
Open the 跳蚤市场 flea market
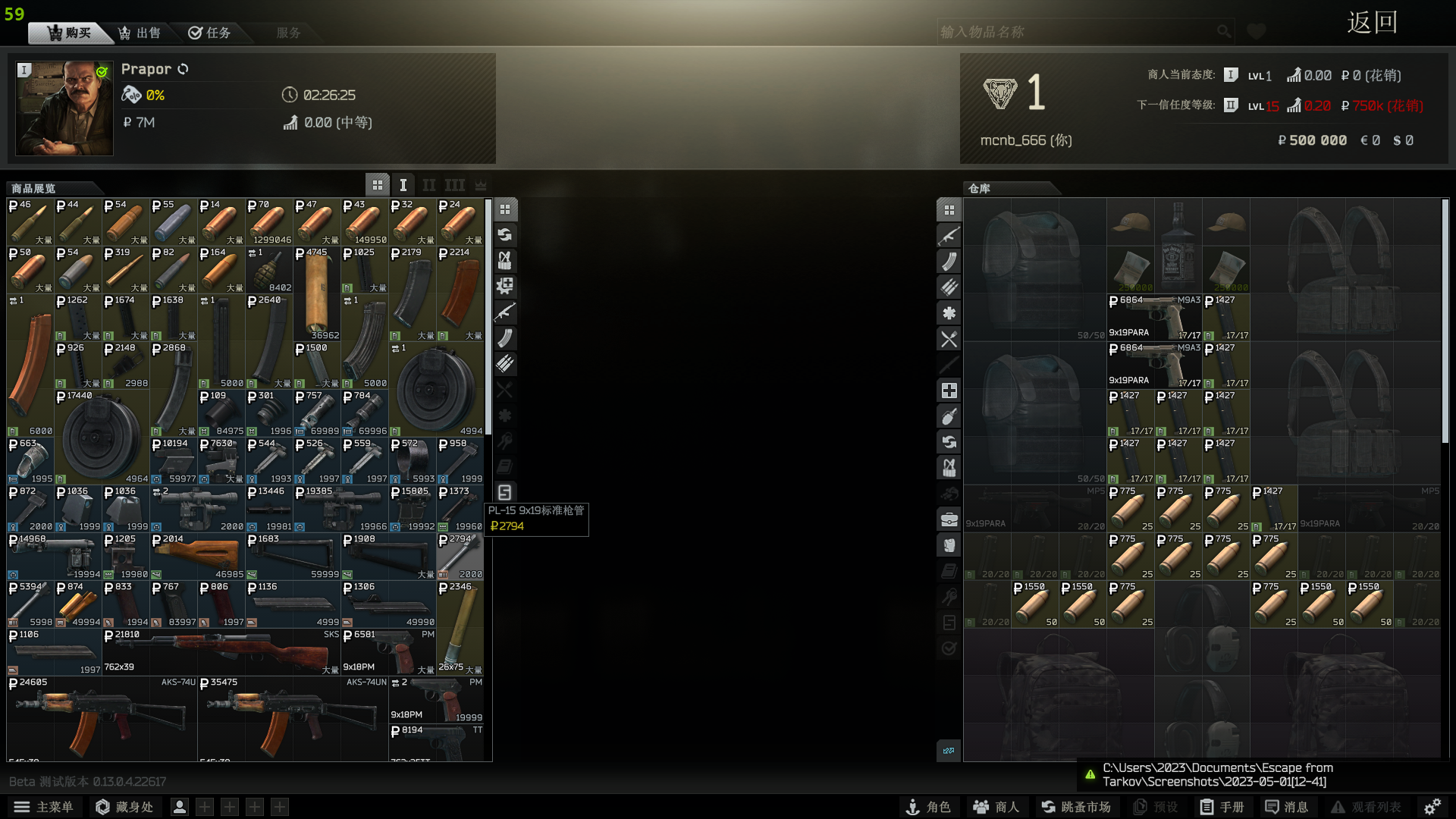click(1076, 807)
